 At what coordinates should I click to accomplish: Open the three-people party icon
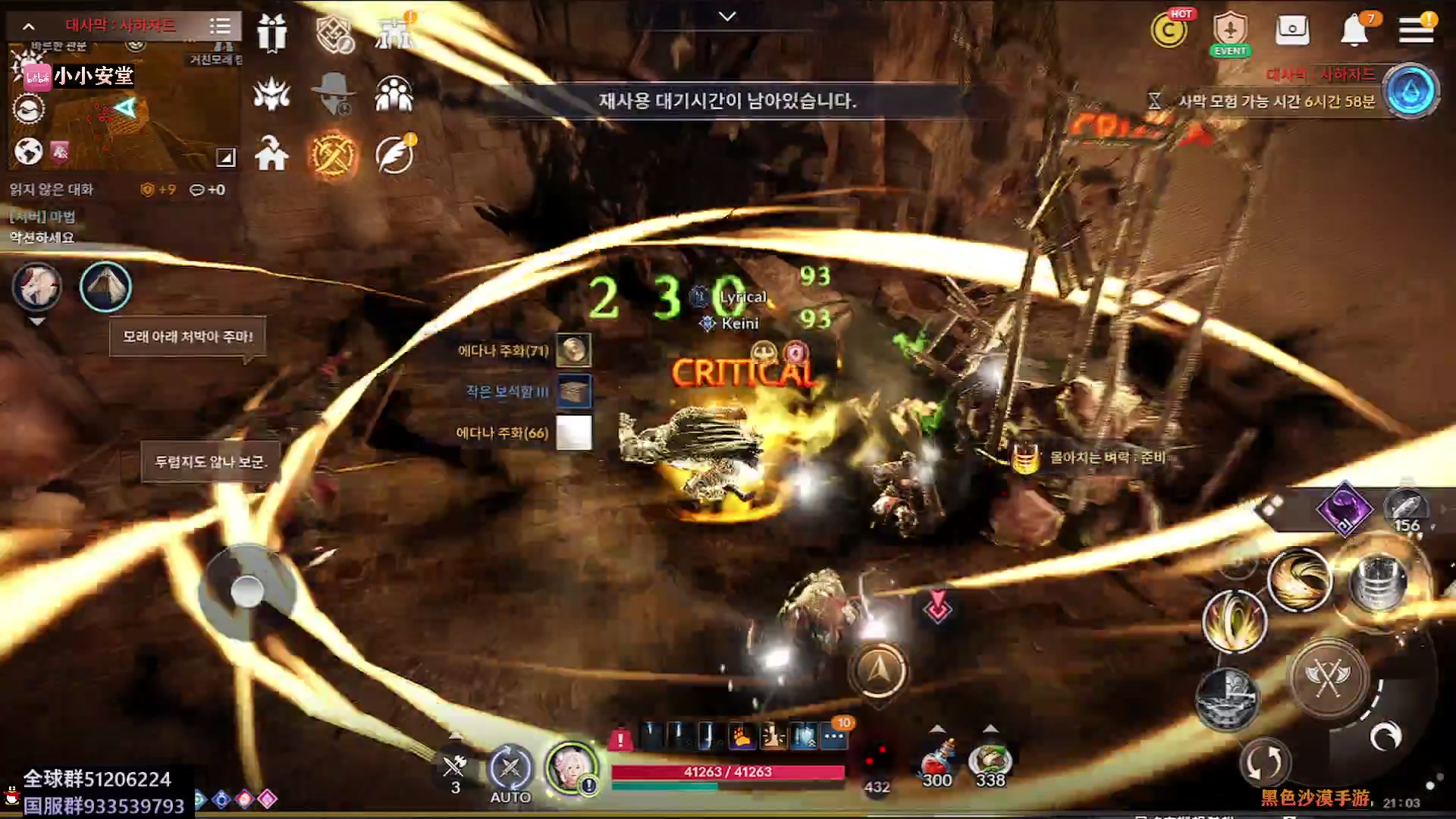[x=394, y=94]
